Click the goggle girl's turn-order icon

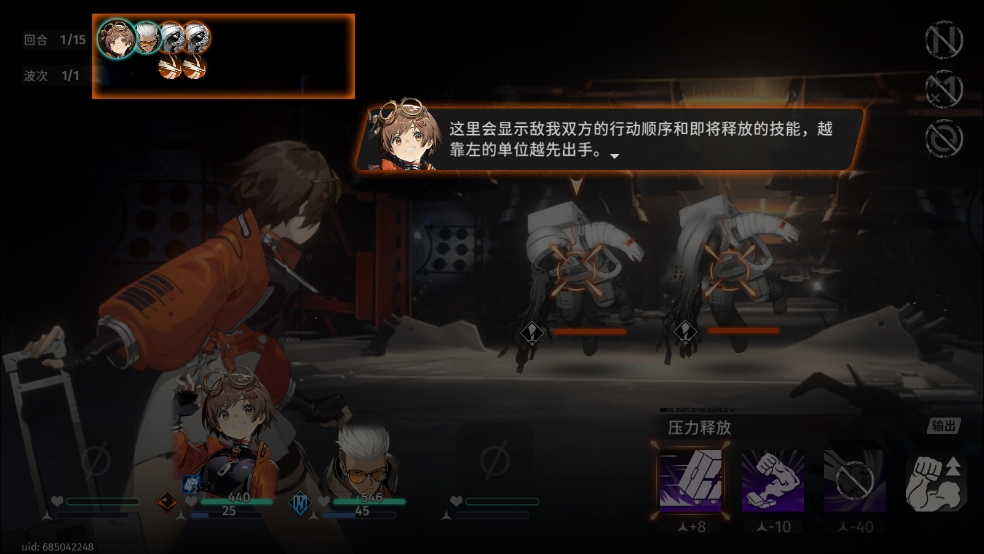(118, 39)
